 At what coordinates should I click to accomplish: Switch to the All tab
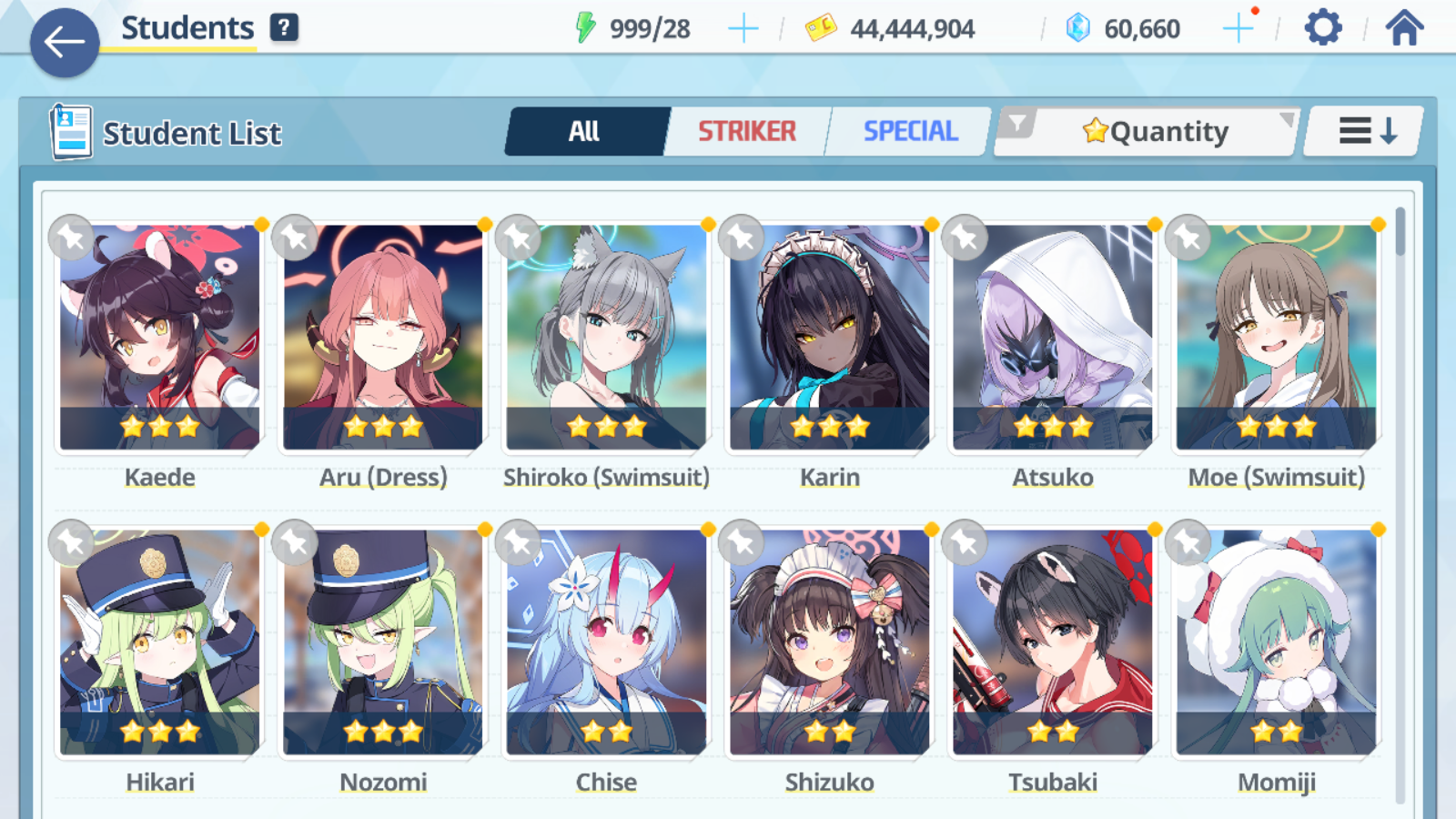tap(584, 132)
